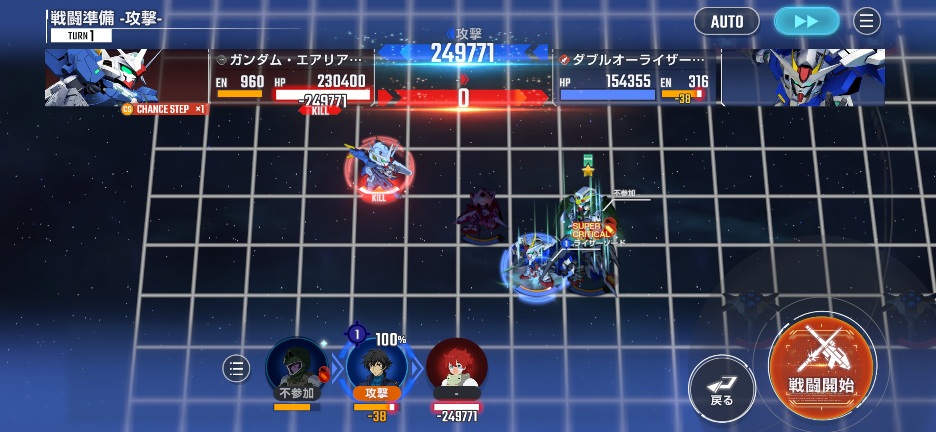Open the top-right hamburger menu

[866, 21]
